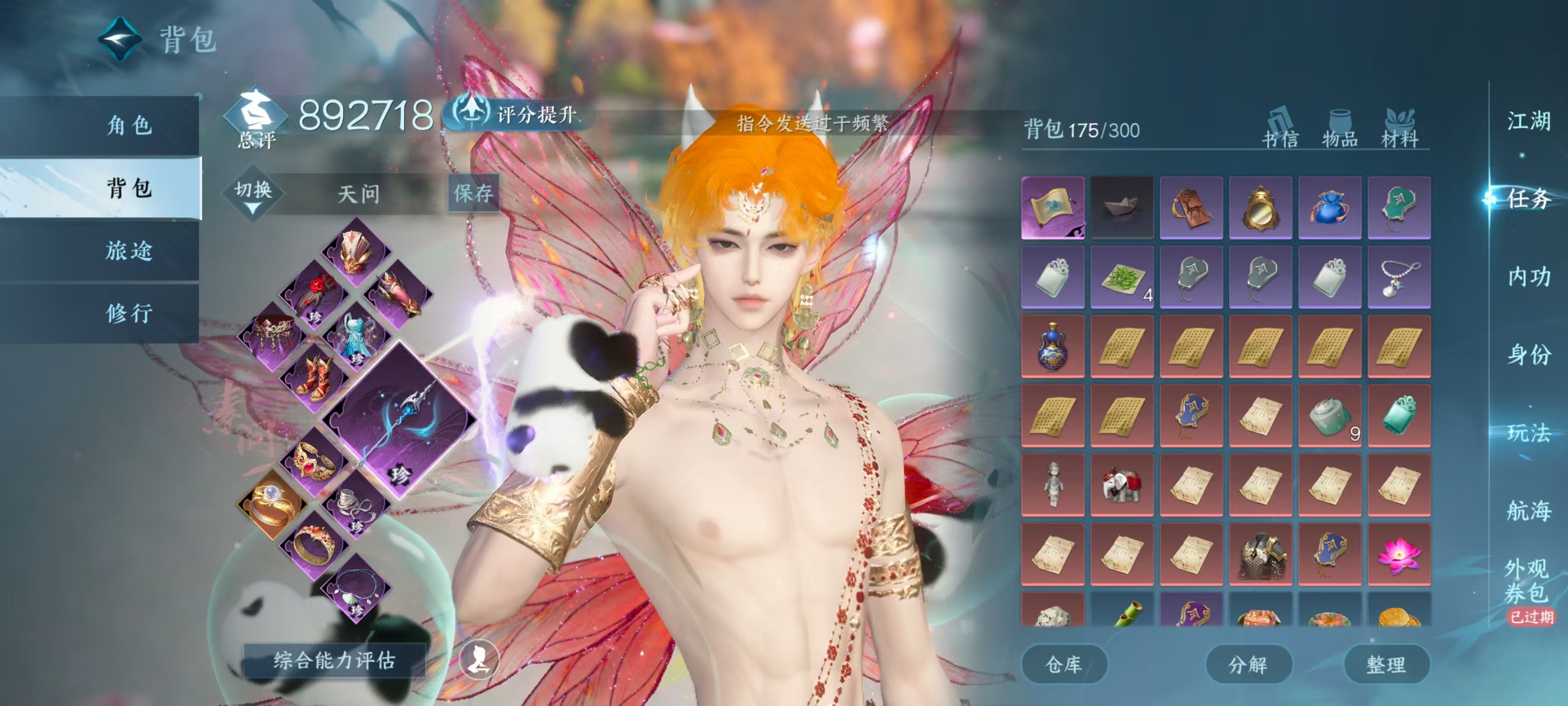The width and height of the screenshot is (1568, 706).
Task: Sort the bag with 整理
Action: pos(1386,664)
